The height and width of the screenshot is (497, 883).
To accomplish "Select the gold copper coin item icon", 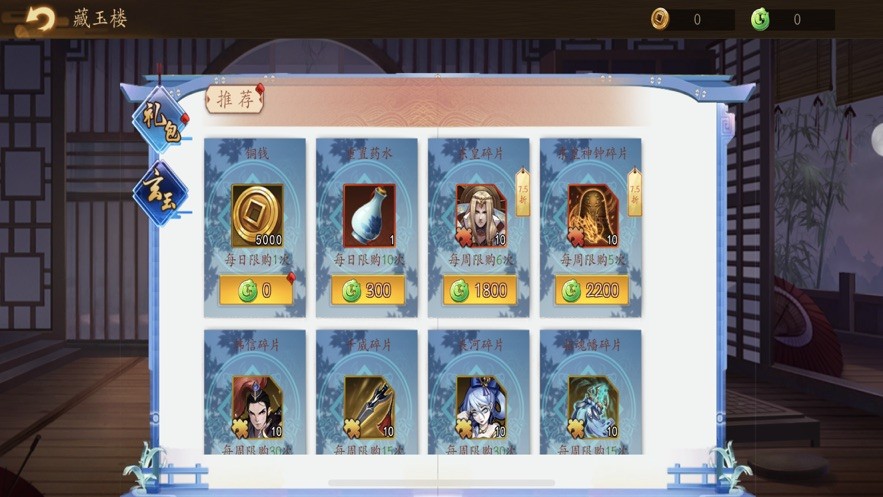I will (x=256, y=215).
